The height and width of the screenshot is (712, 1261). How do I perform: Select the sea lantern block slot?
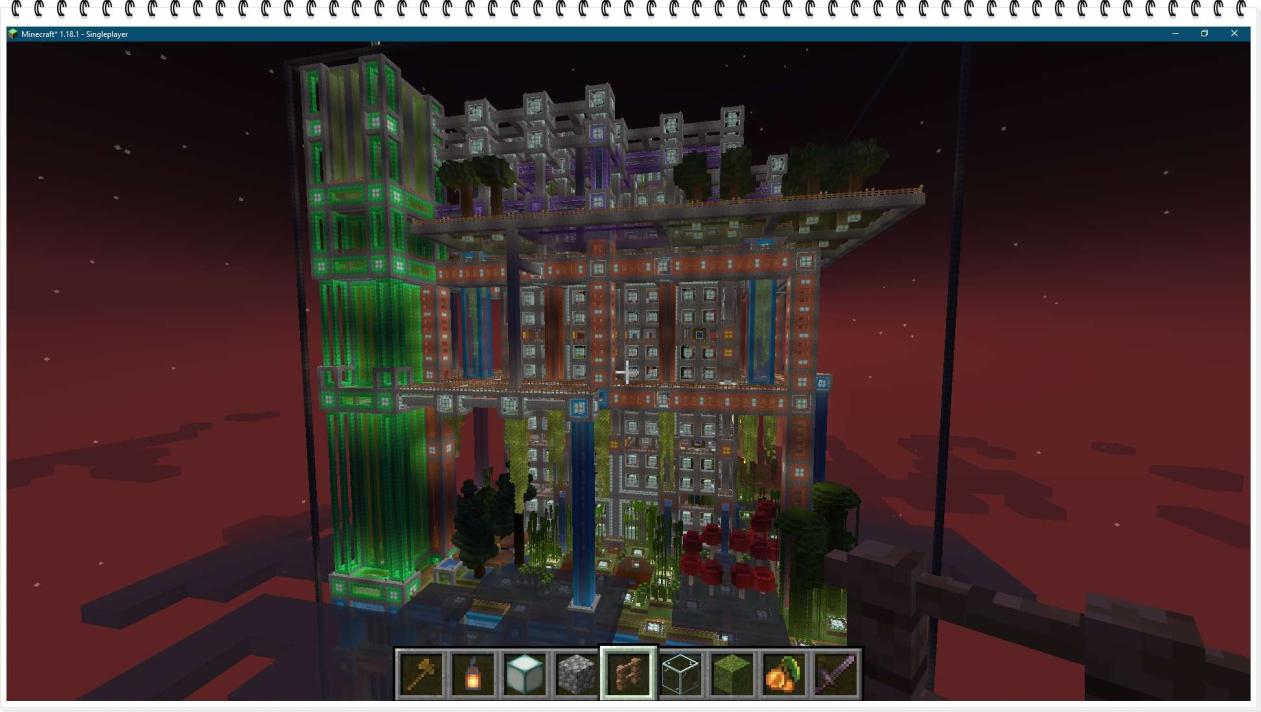[x=524, y=674]
